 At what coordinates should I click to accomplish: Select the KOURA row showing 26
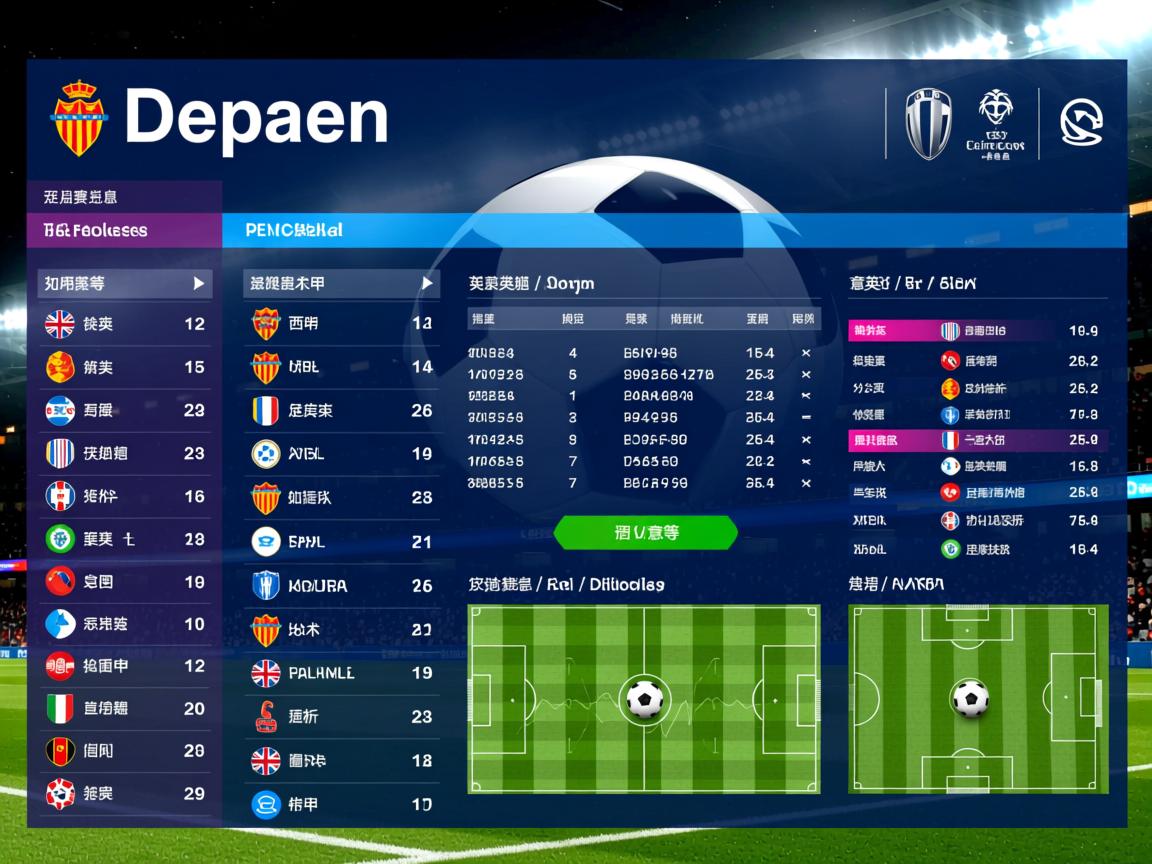341,585
